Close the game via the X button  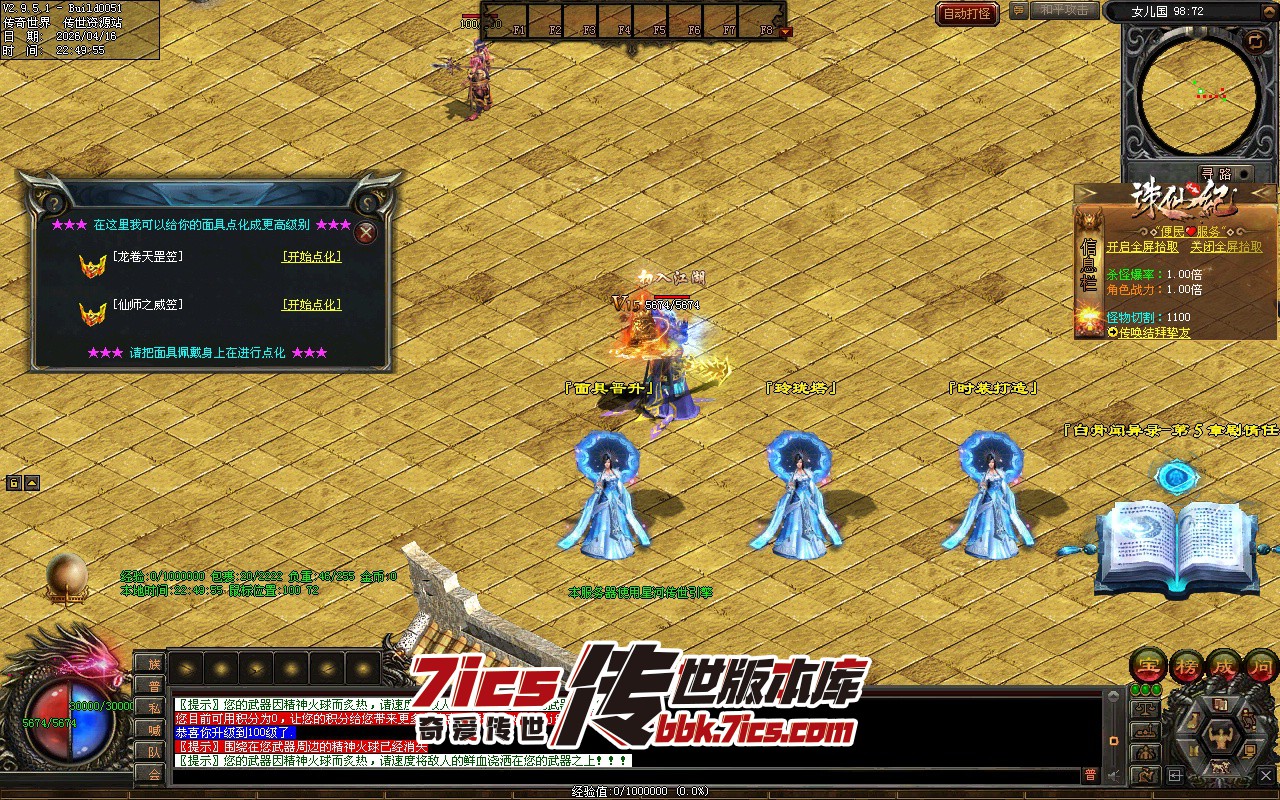(x=1266, y=775)
